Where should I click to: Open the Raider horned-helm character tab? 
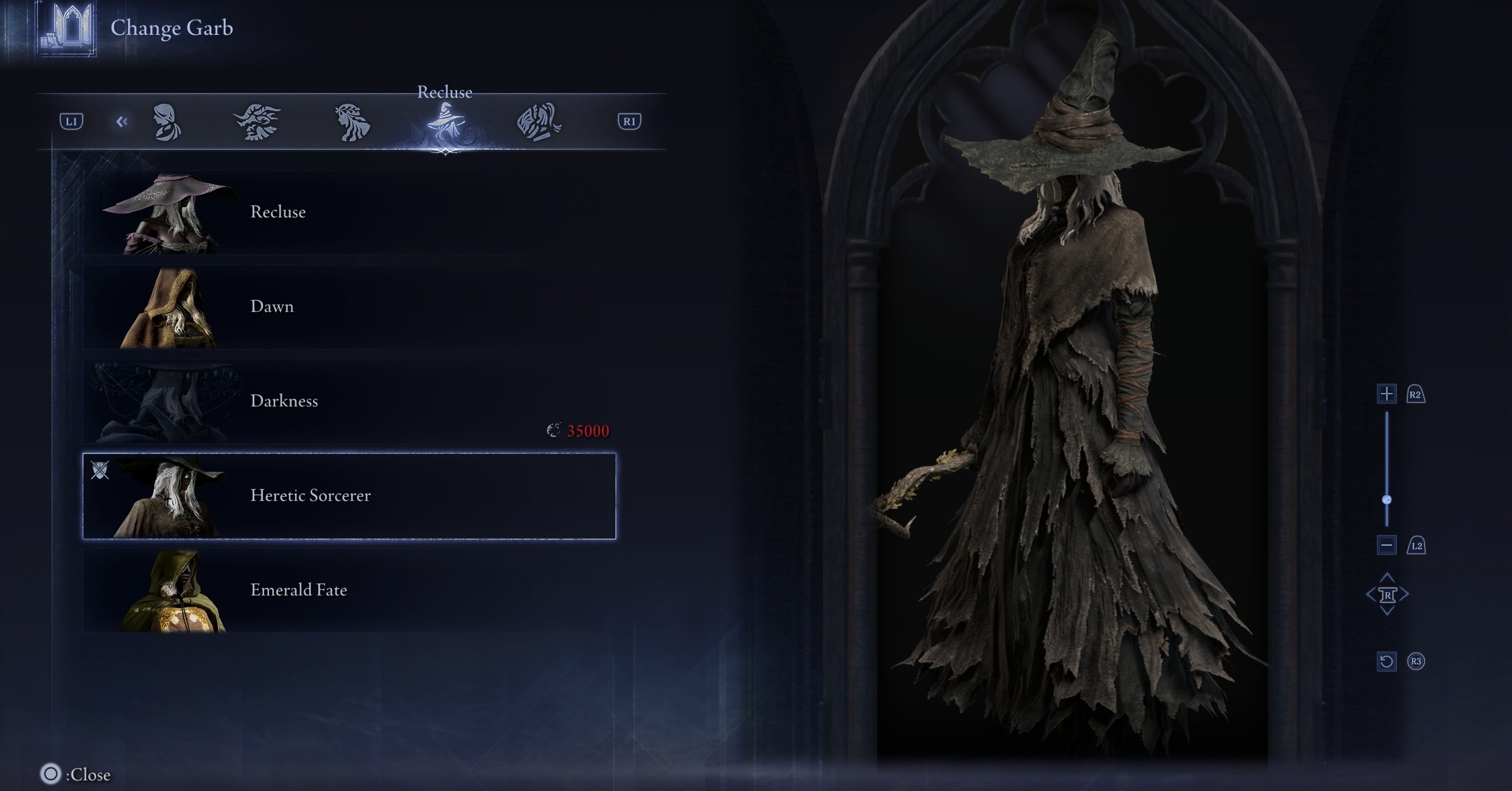pyautogui.click(x=257, y=122)
